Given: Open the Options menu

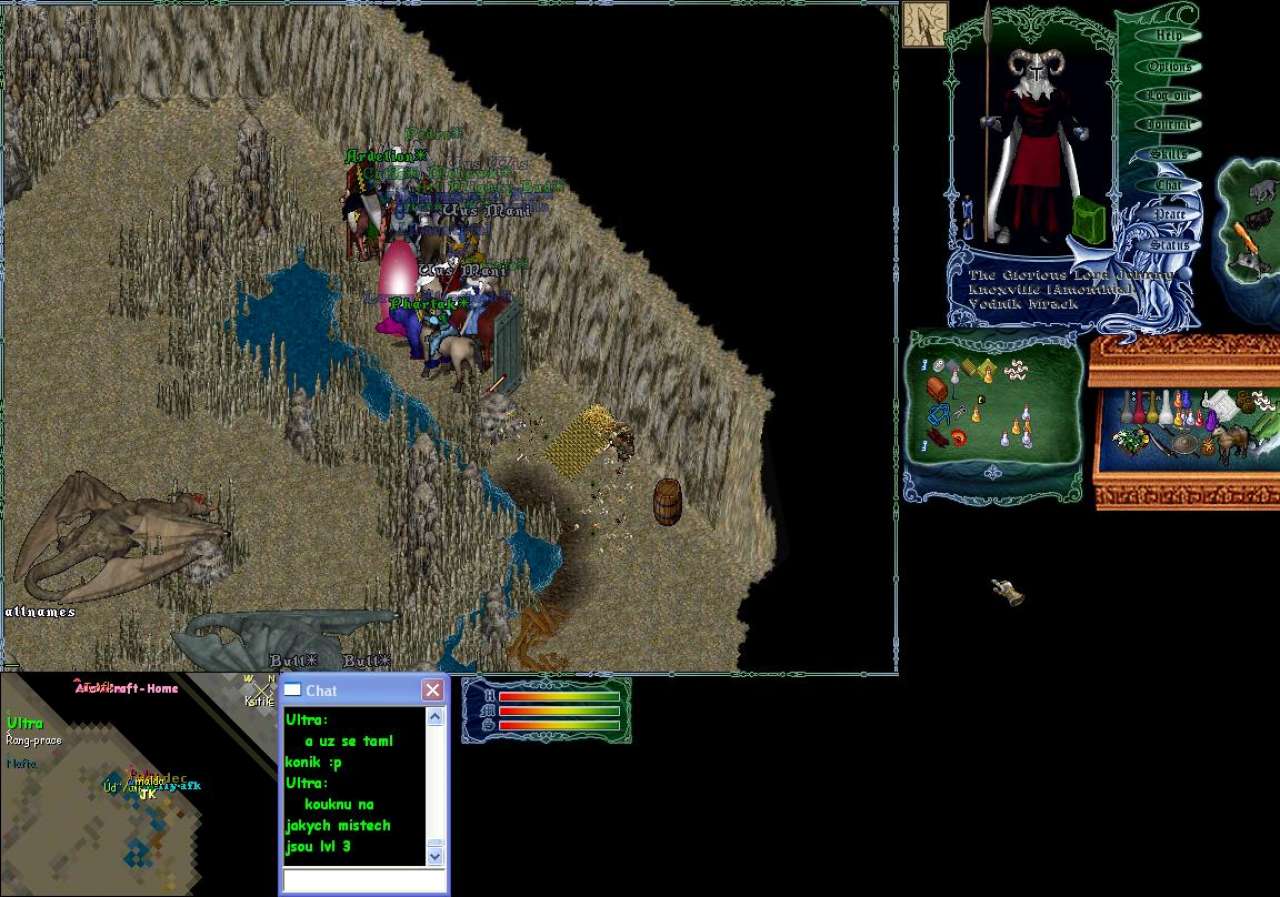Looking at the screenshot, I should pos(1169,66).
